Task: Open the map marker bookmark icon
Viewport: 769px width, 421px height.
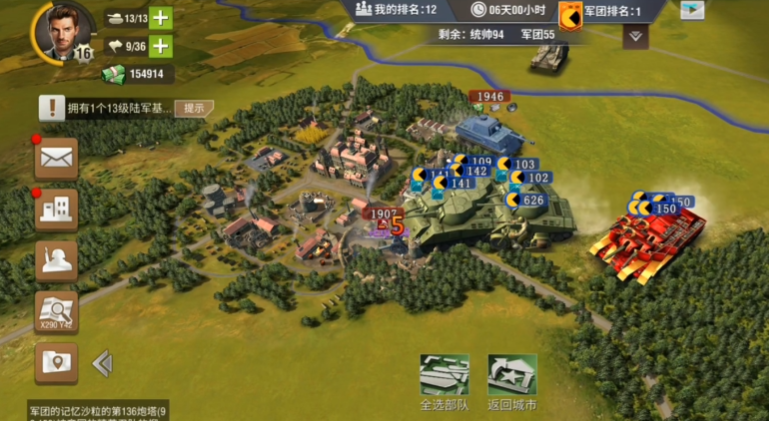Action: click(56, 362)
